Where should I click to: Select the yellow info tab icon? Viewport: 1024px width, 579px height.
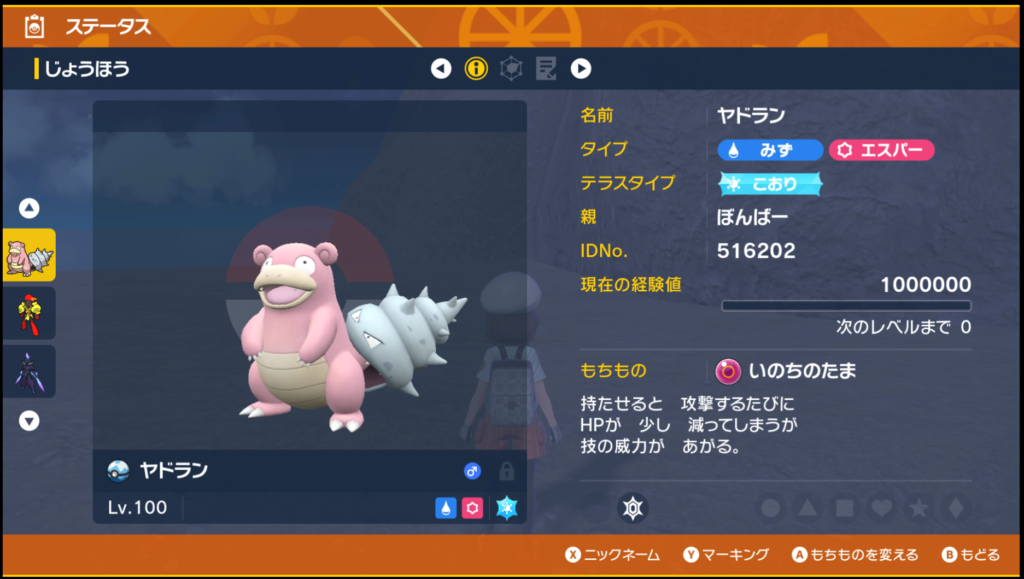477,69
